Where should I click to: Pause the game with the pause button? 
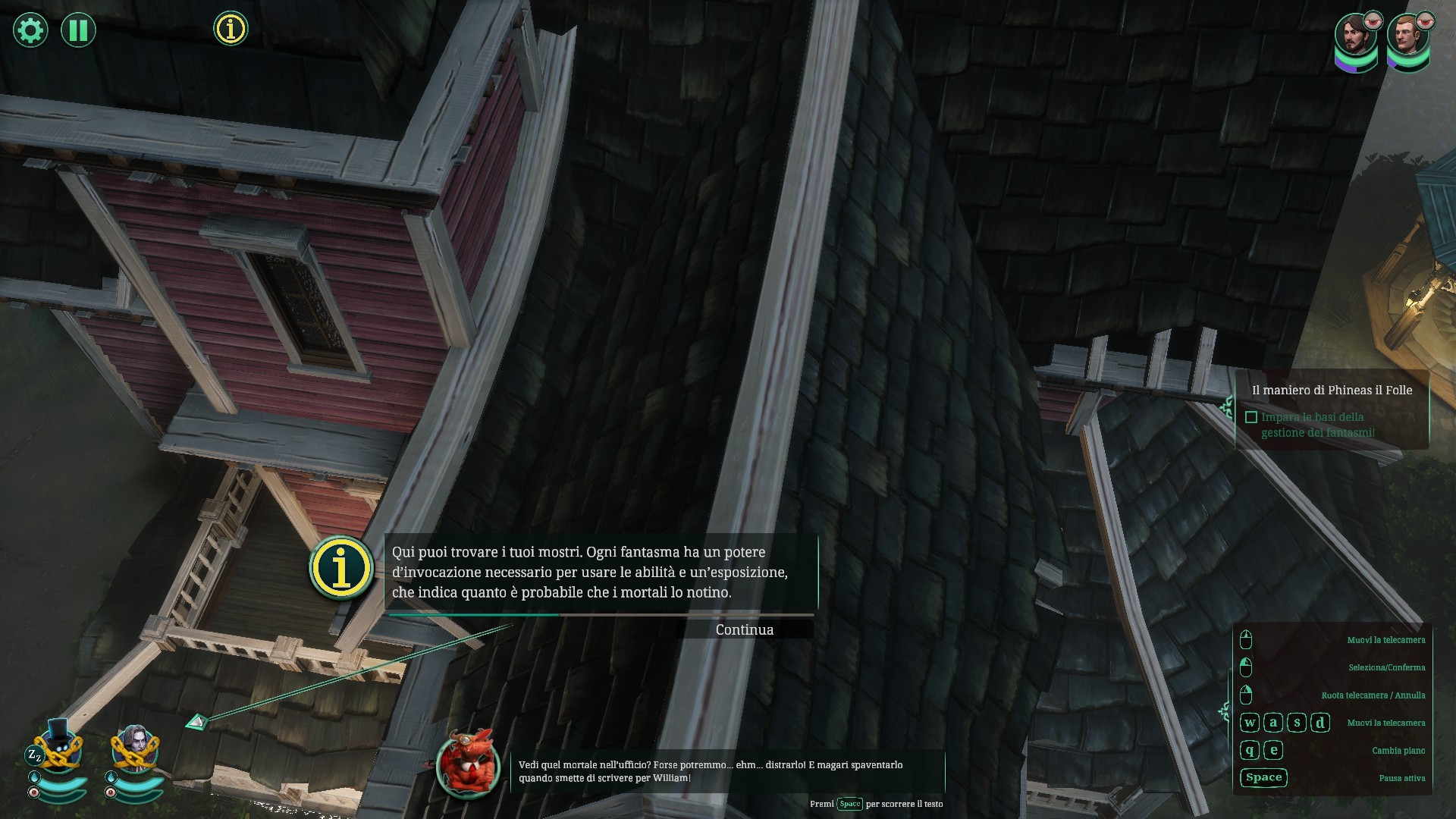point(78,30)
